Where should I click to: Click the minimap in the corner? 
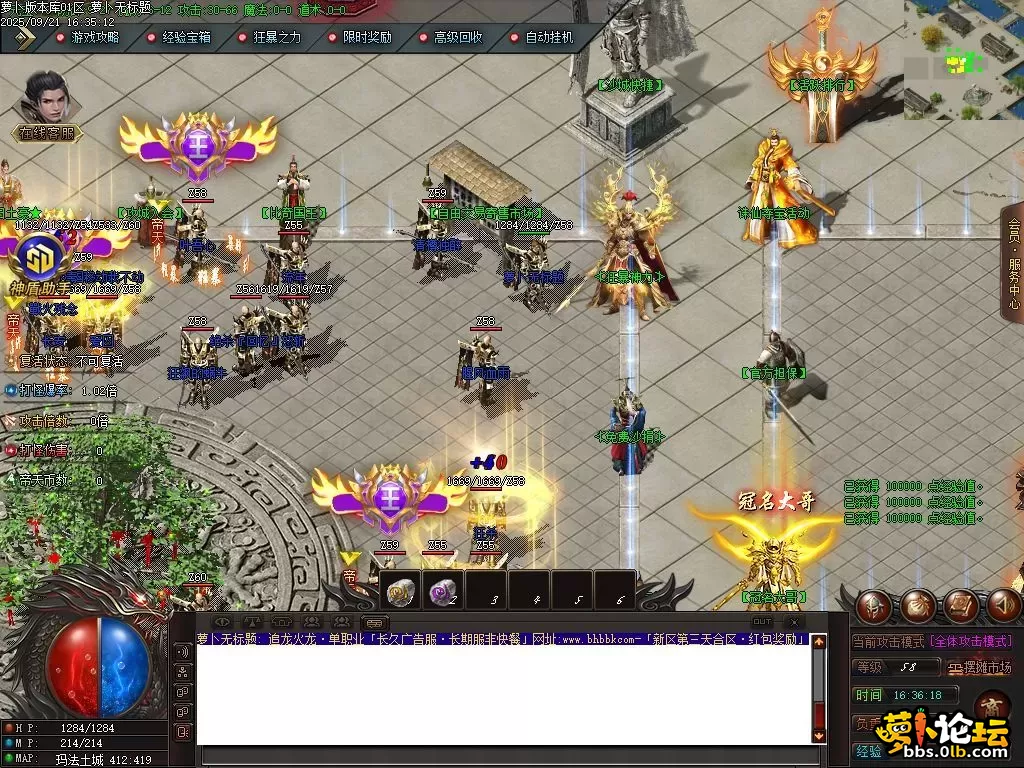coord(963,58)
